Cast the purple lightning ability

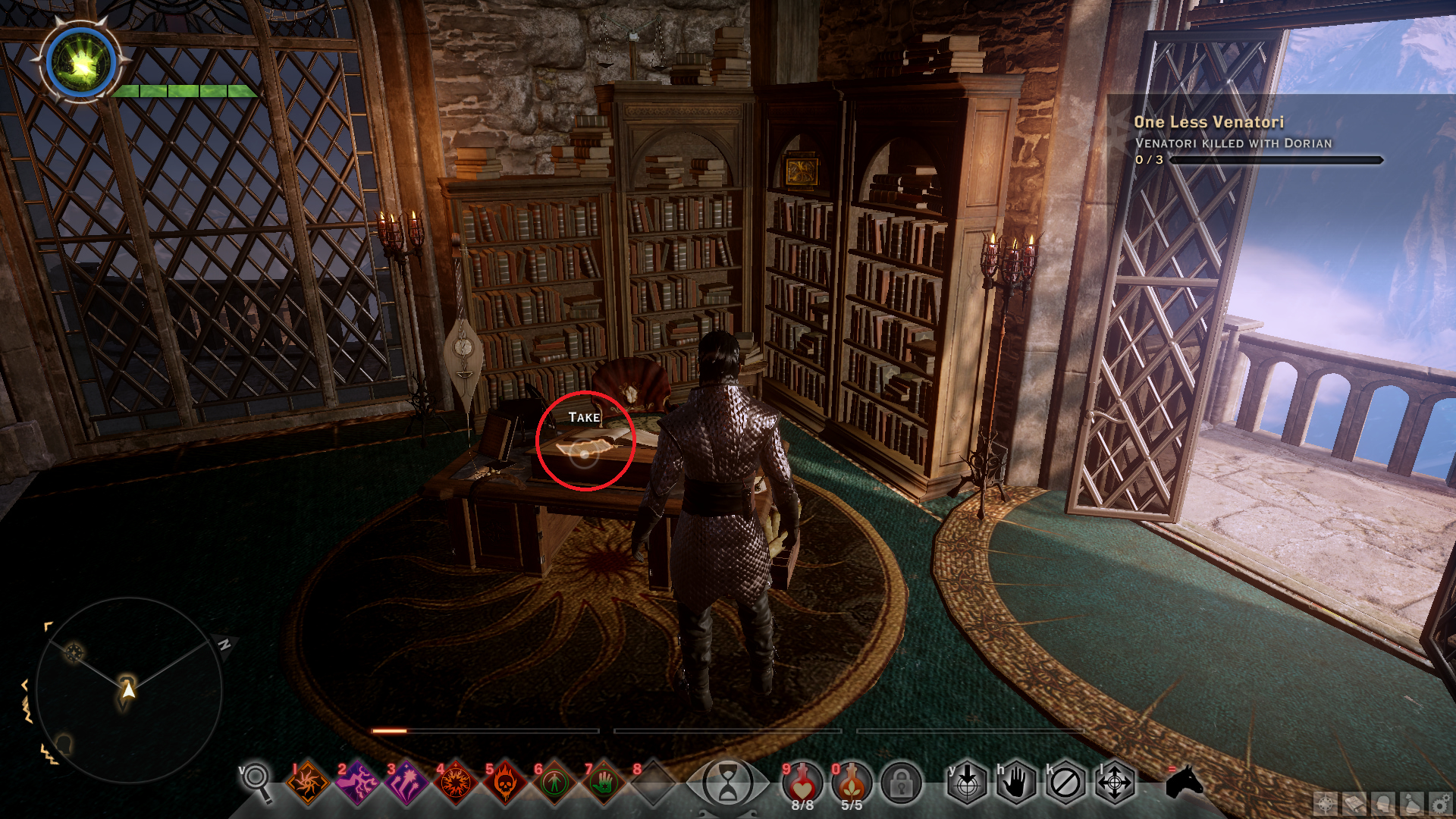(x=356, y=783)
